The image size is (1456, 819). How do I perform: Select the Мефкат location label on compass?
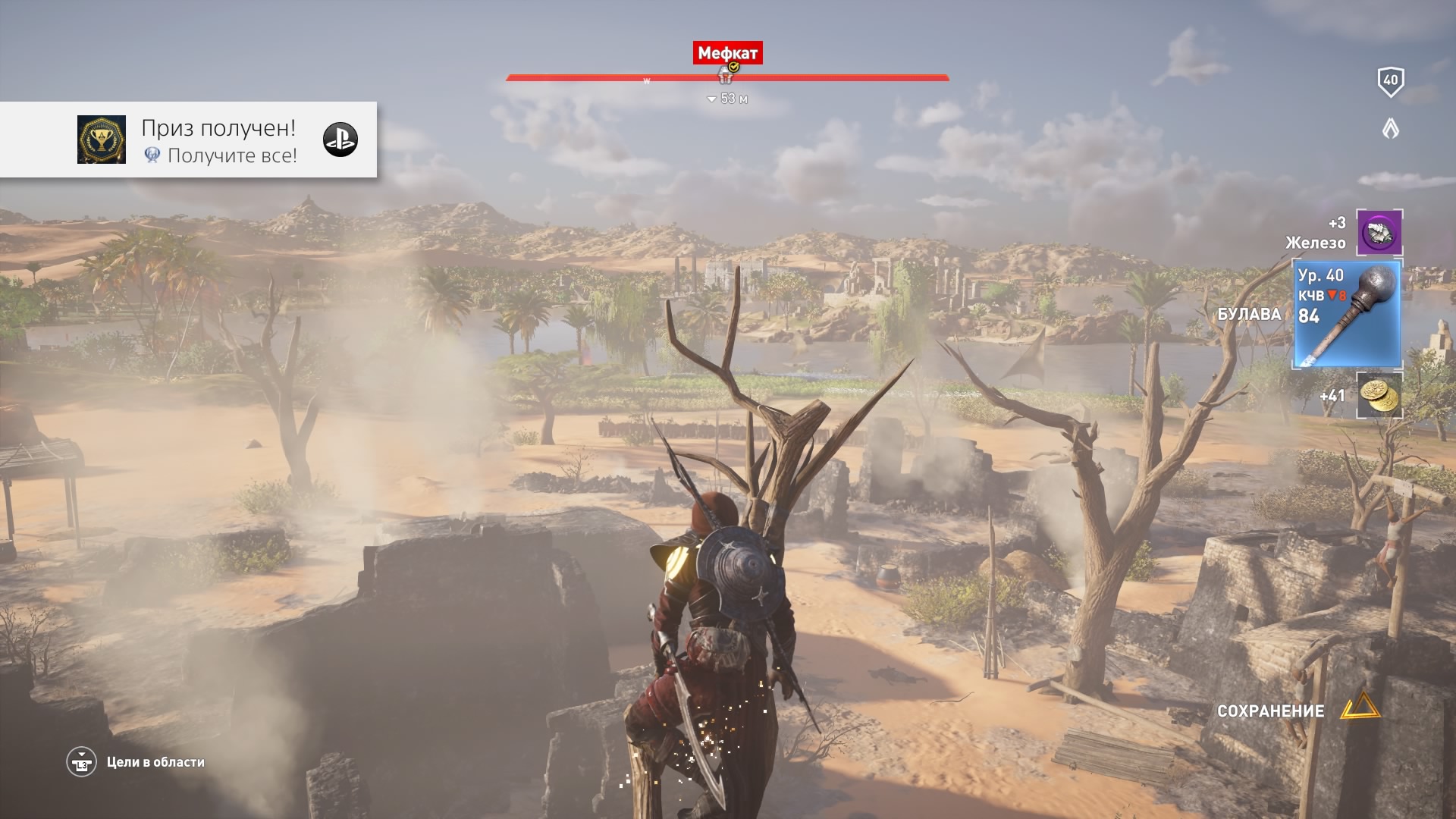(x=727, y=53)
